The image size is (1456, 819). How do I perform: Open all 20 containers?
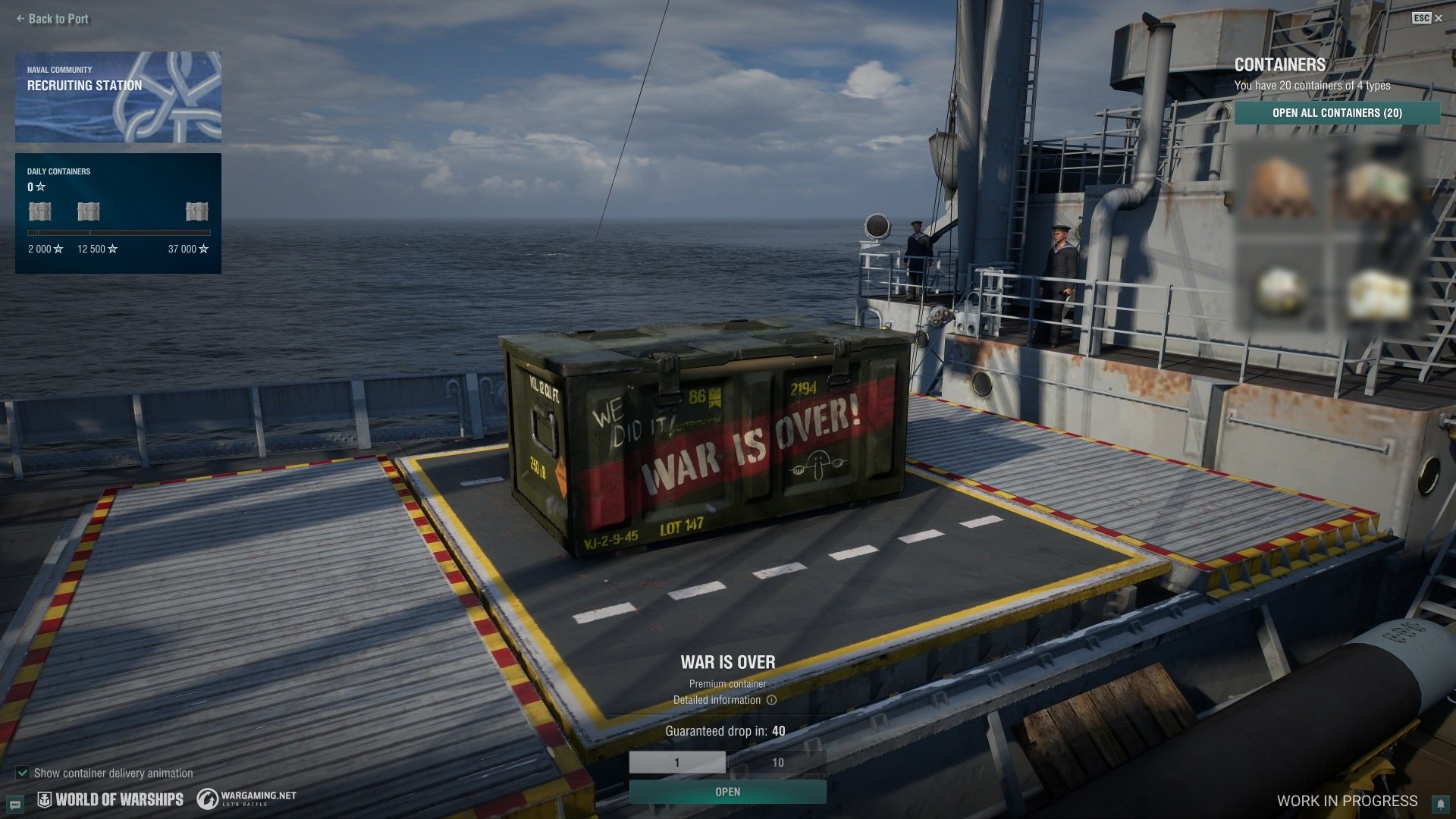(1337, 113)
